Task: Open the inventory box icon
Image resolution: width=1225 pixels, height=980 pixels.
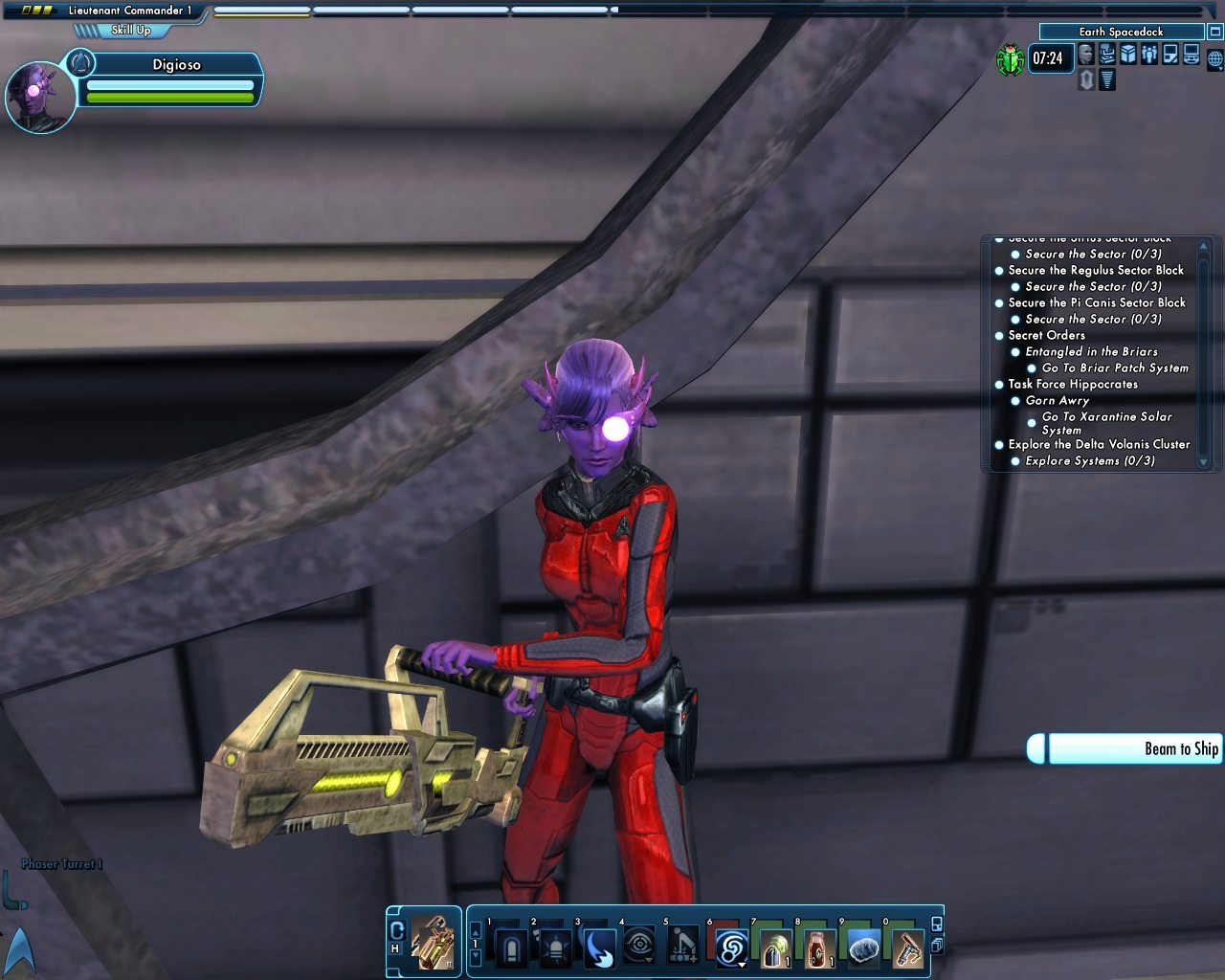Action: (x=1128, y=55)
